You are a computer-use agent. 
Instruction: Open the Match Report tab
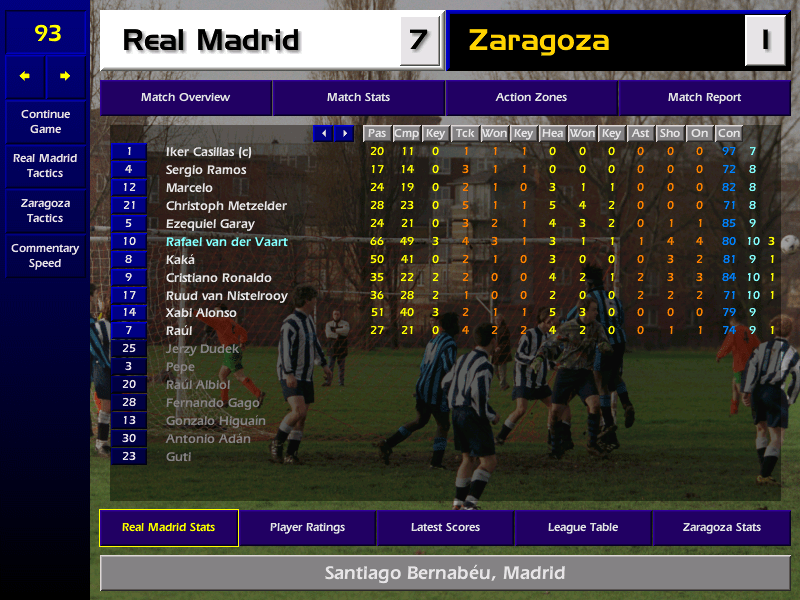coord(704,98)
